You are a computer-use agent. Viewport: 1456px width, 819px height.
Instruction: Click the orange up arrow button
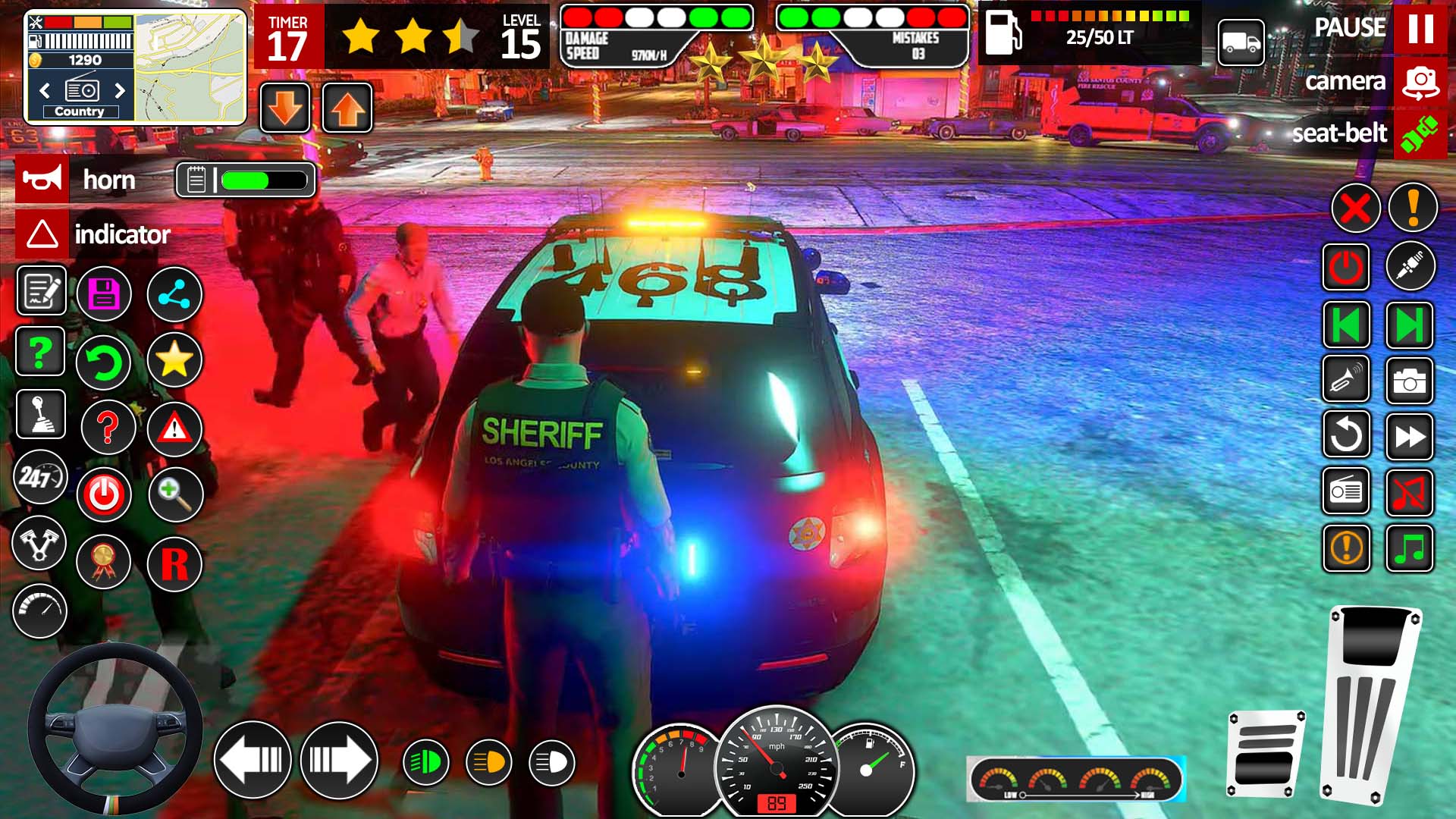pyautogui.click(x=347, y=108)
